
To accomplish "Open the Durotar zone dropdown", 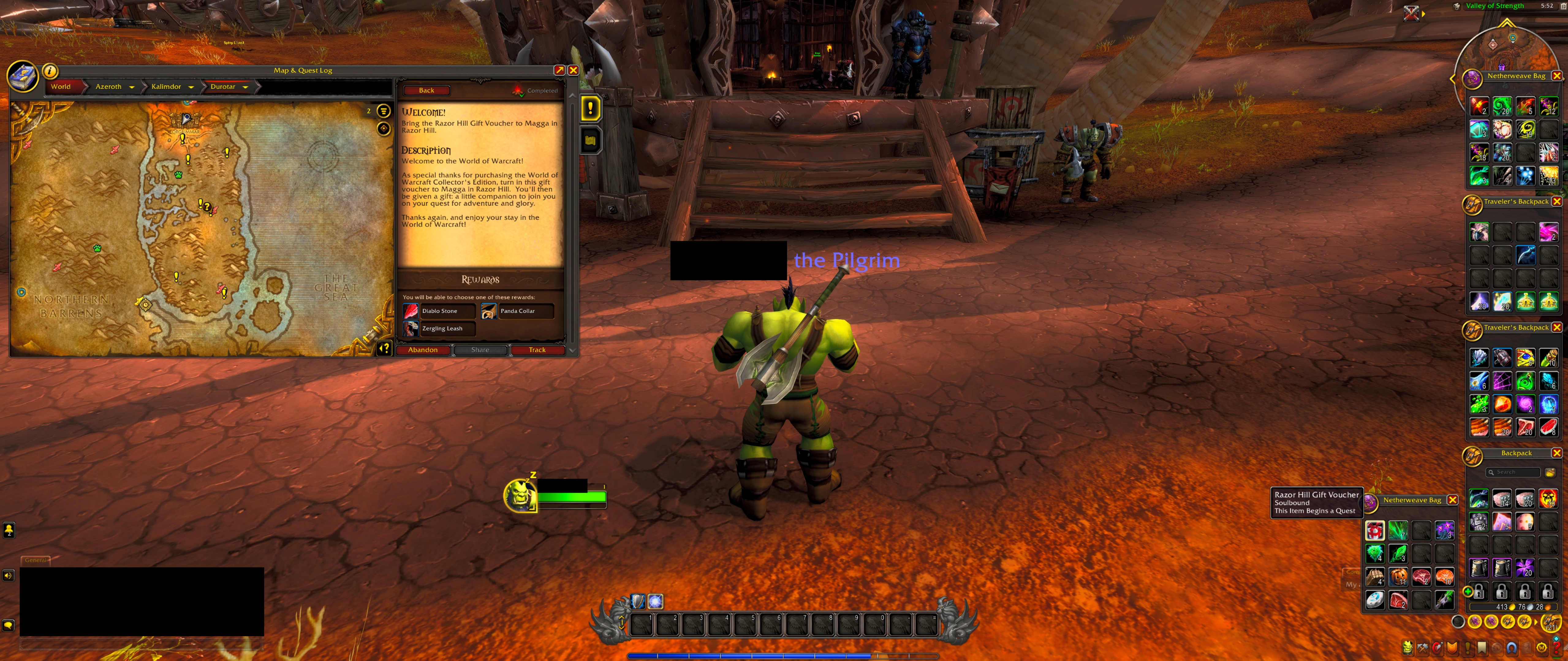I will pyautogui.click(x=245, y=87).
